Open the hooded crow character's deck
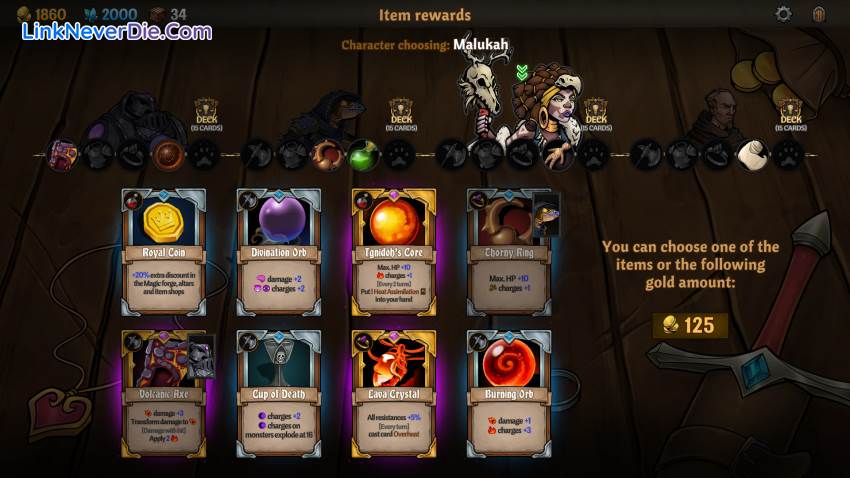The width and height of the screenshot is (850, 478). coord(401,113)
